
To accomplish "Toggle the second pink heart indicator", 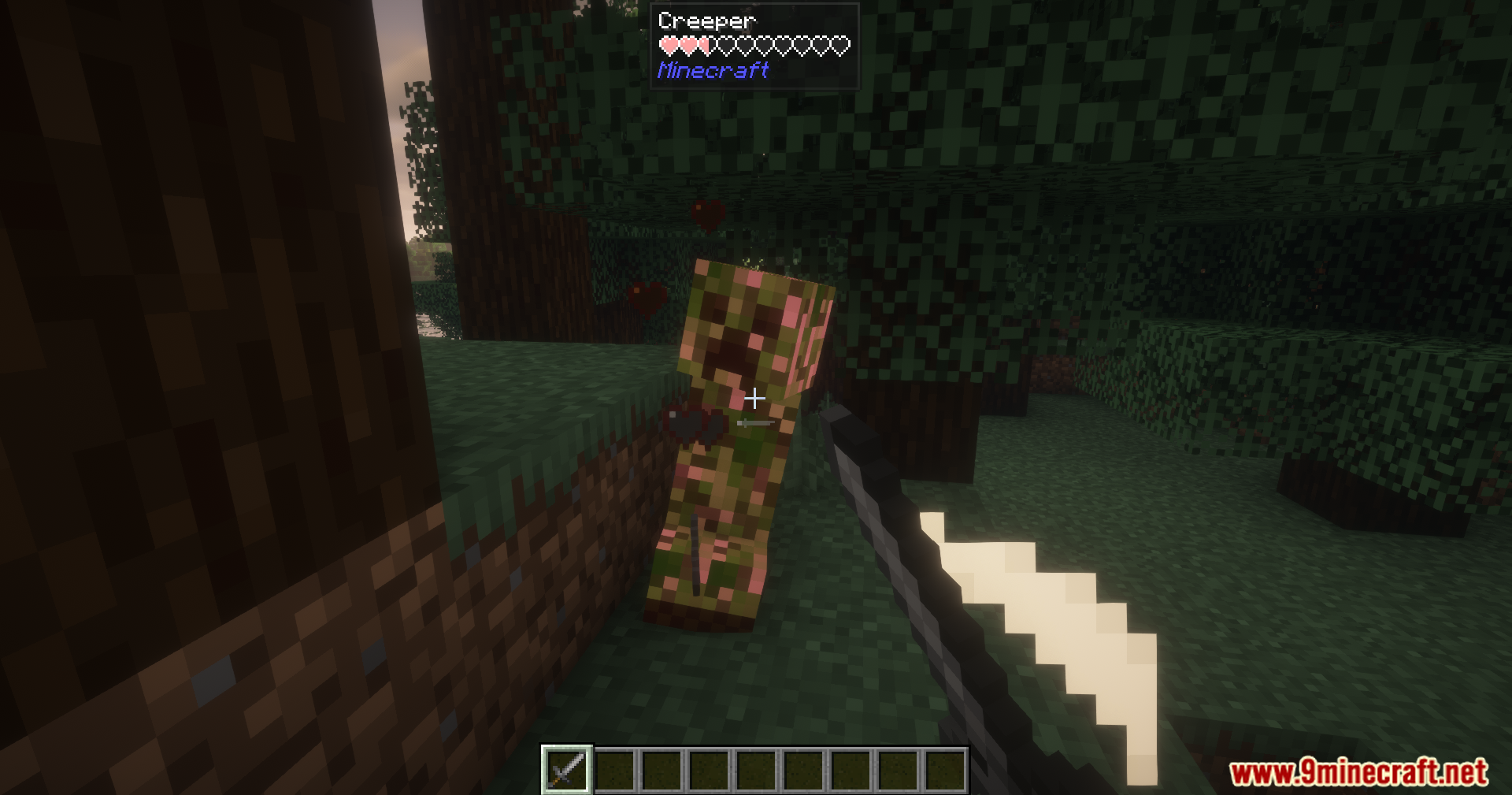I will 687,44.
